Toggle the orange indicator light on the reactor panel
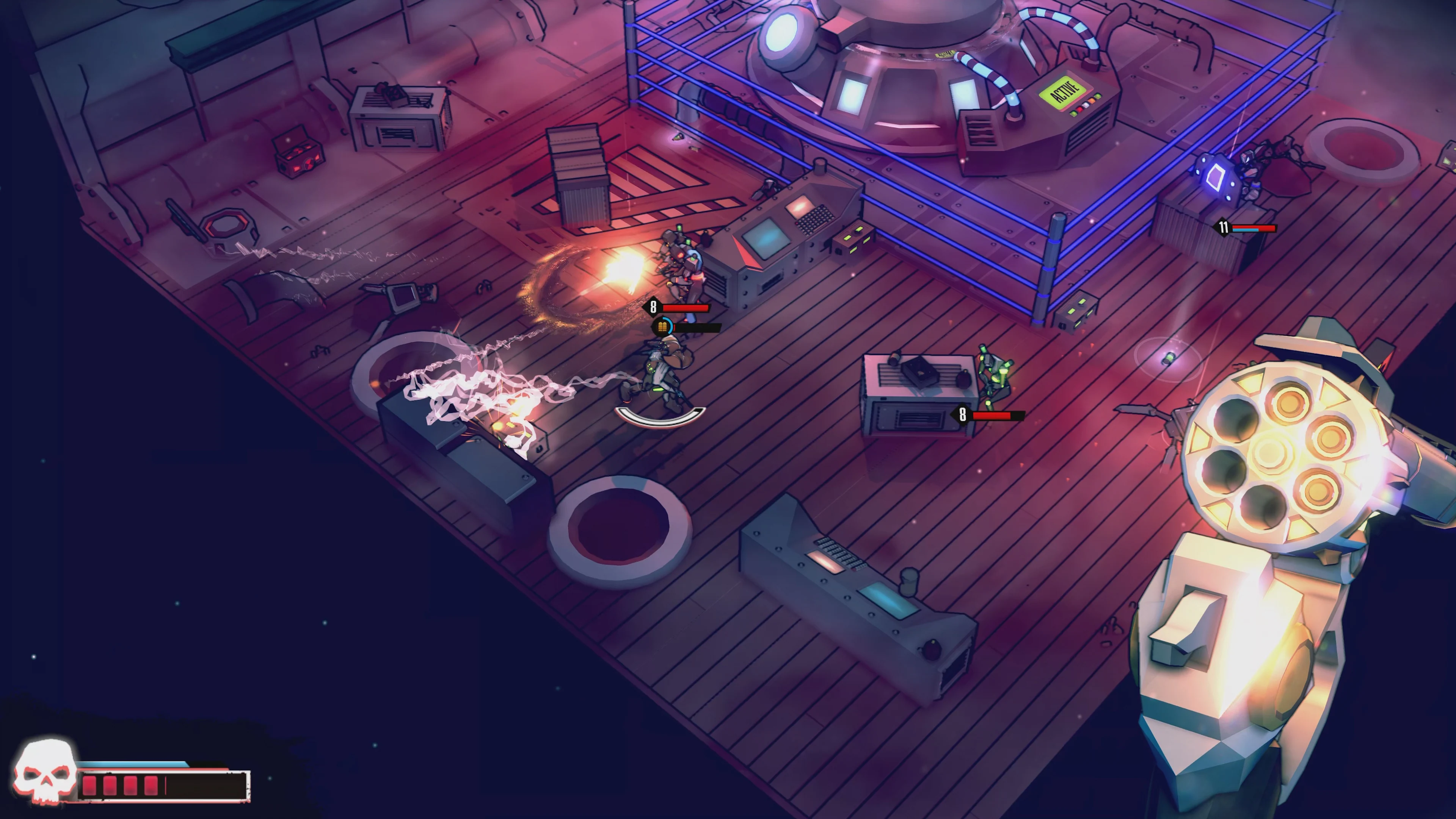 click(1092, 101)
